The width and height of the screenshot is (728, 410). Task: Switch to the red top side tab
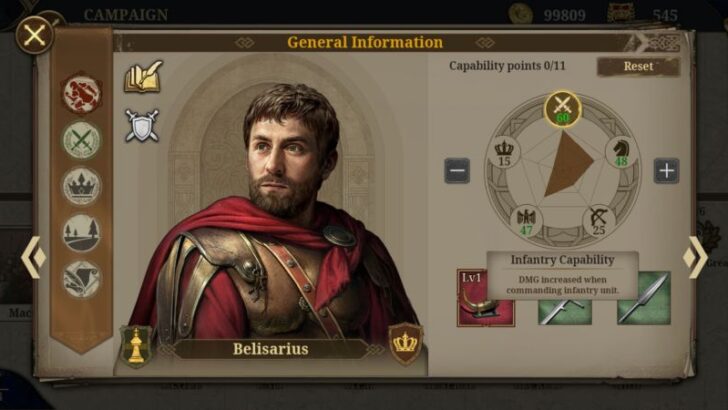coord(82,93)
